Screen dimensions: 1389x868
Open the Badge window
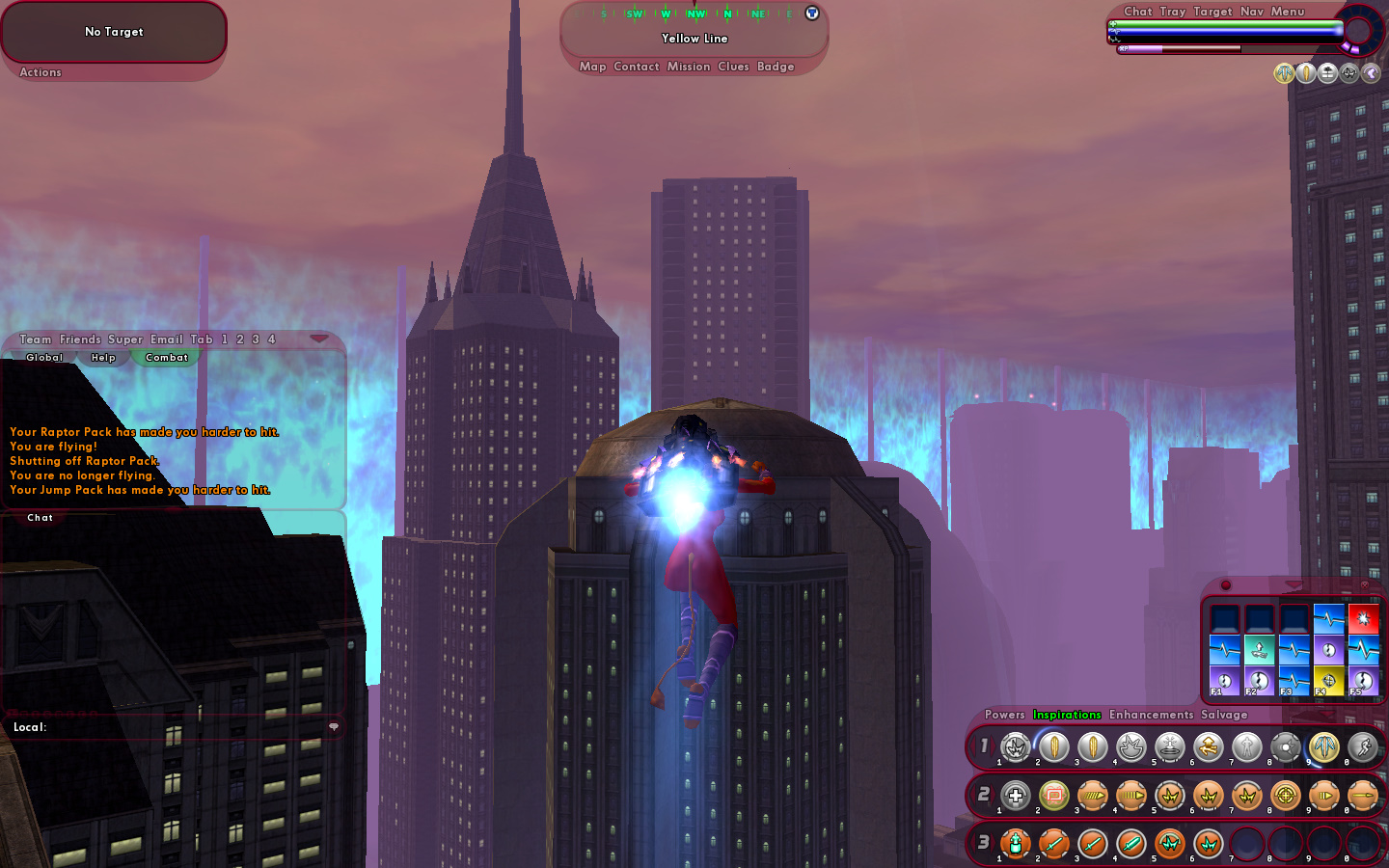[x=776, y=67]
